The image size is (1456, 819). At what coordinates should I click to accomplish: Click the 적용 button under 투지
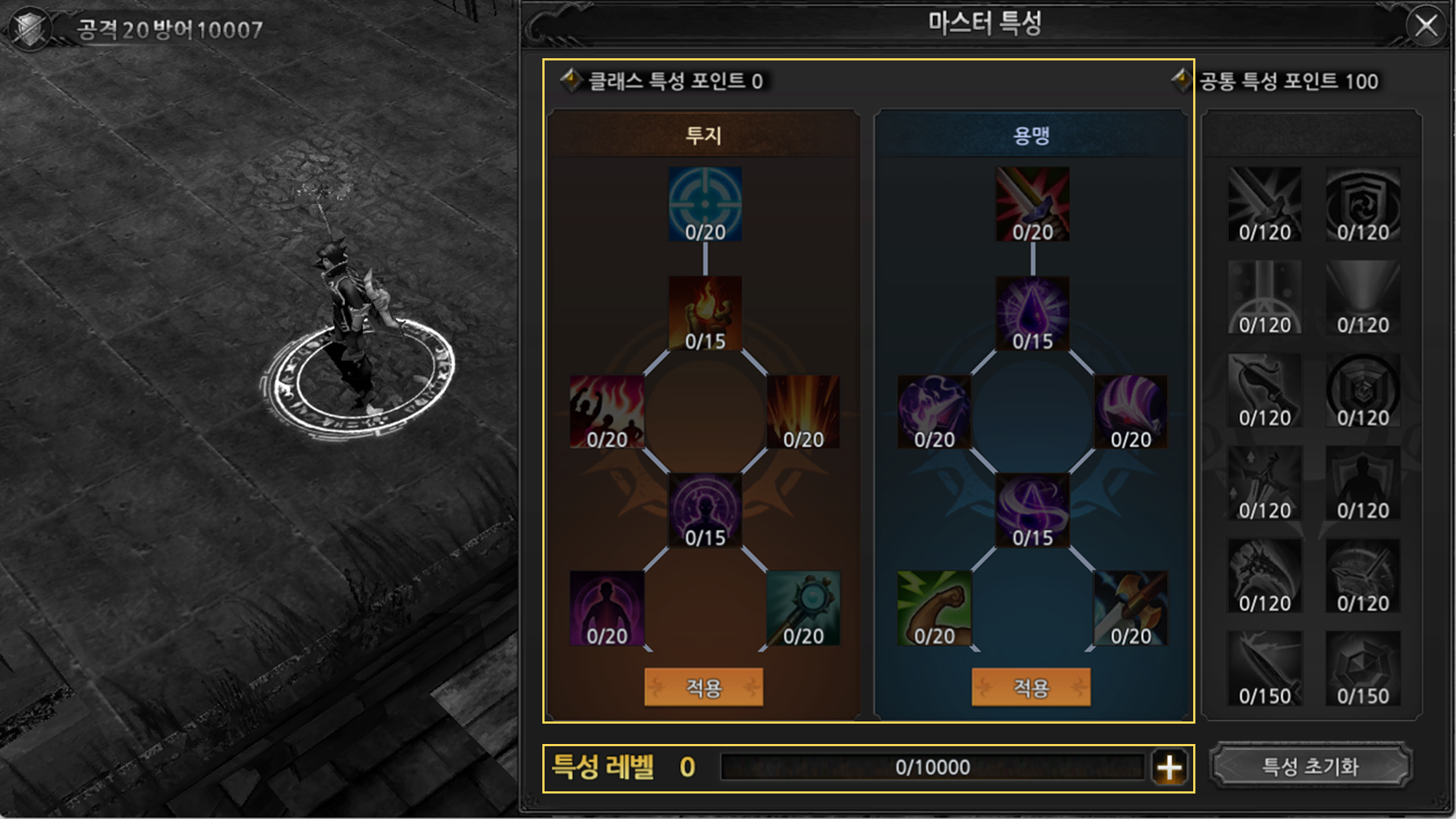click(703, 687)
